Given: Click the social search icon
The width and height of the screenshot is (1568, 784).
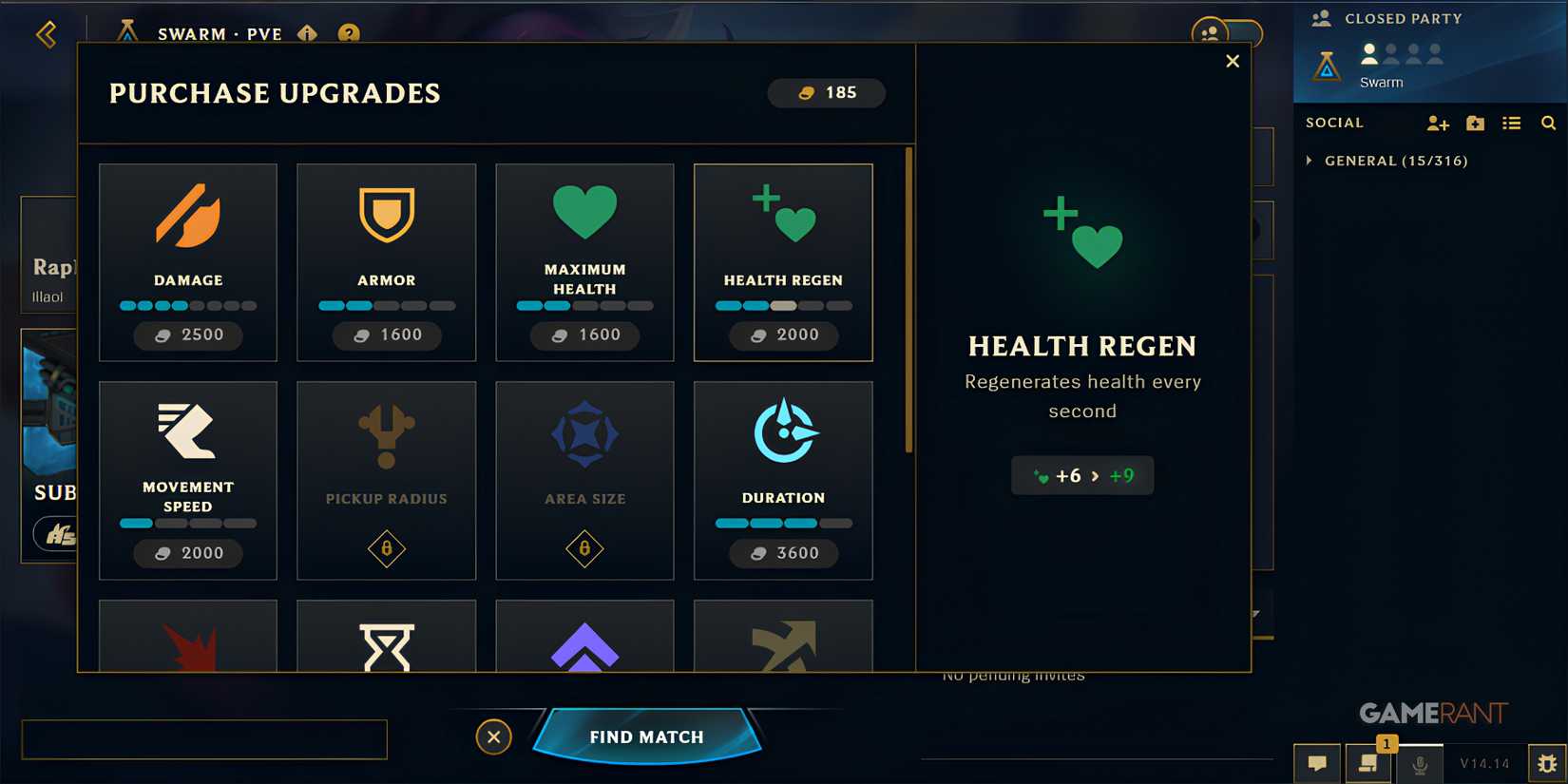Looking at the screenshot, I should [1548, 123].
